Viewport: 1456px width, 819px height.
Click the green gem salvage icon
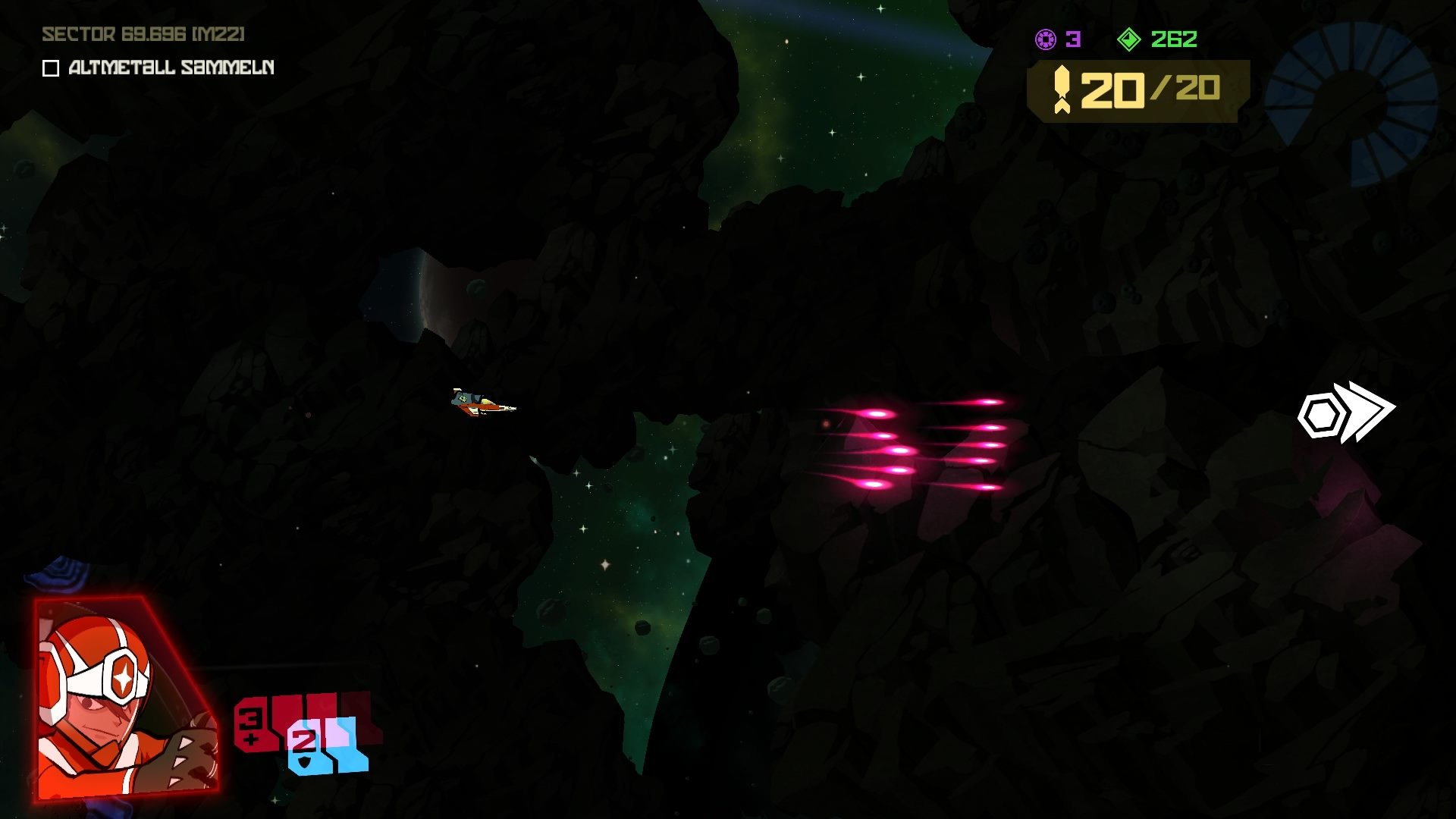pyautogui.click(x=1129, y=39)
